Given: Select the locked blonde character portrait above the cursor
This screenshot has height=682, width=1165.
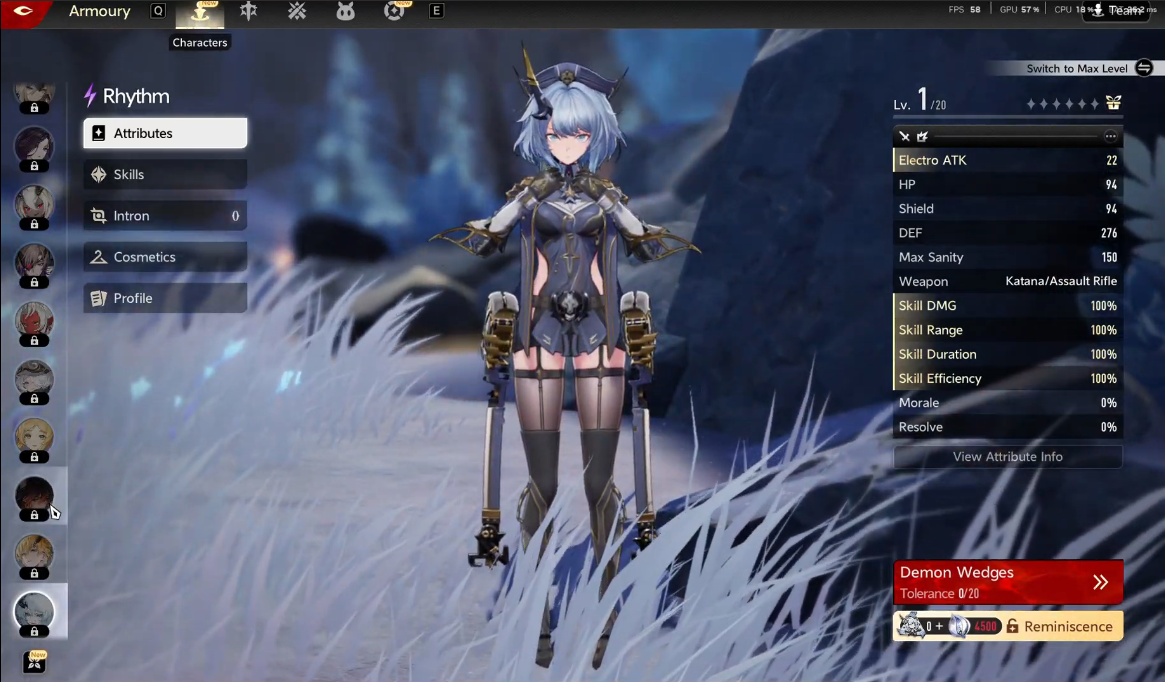Looking at the screenshot, I should [x=34, y=436].
